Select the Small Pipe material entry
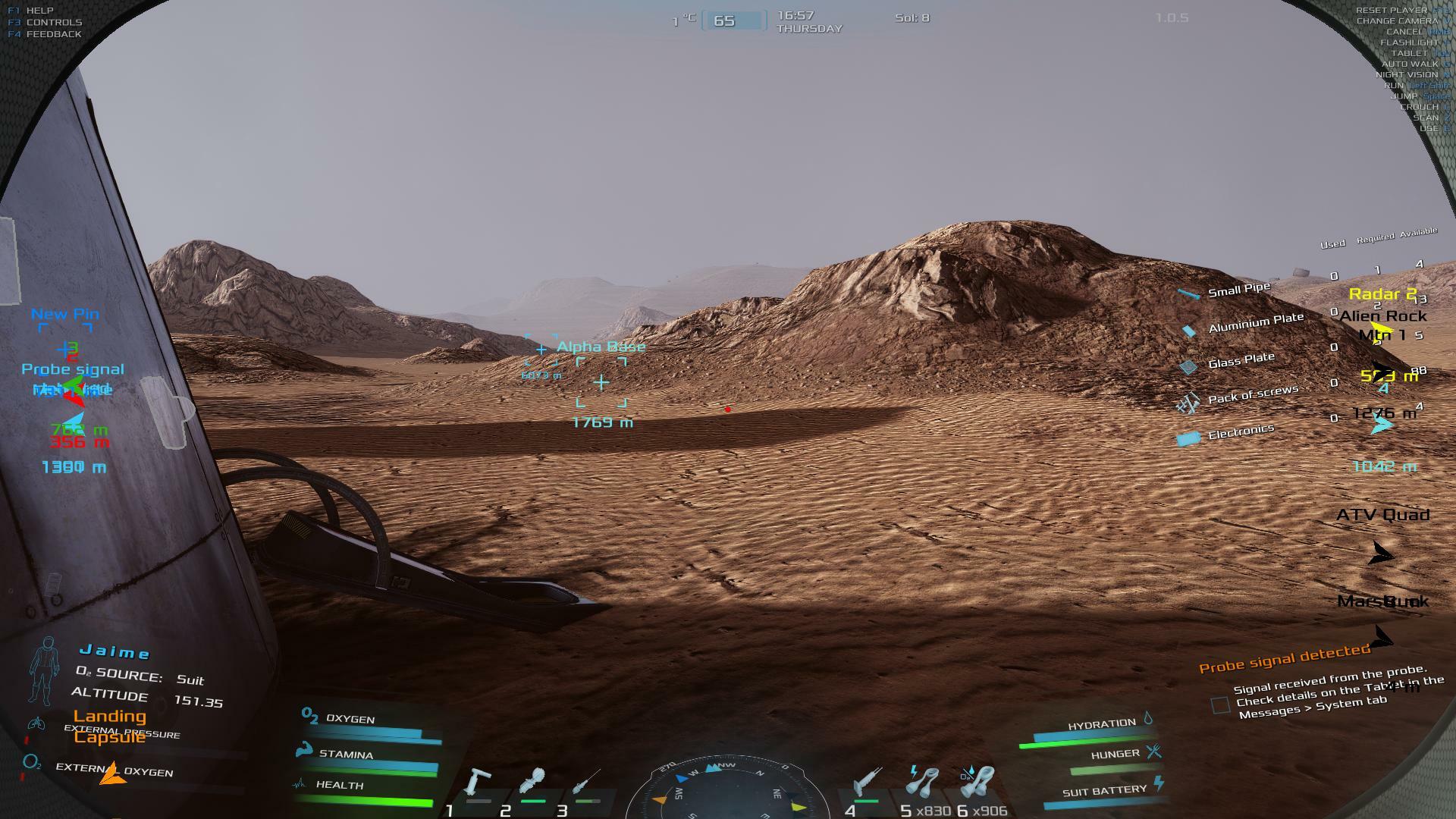 click(x=1238, y=290)
